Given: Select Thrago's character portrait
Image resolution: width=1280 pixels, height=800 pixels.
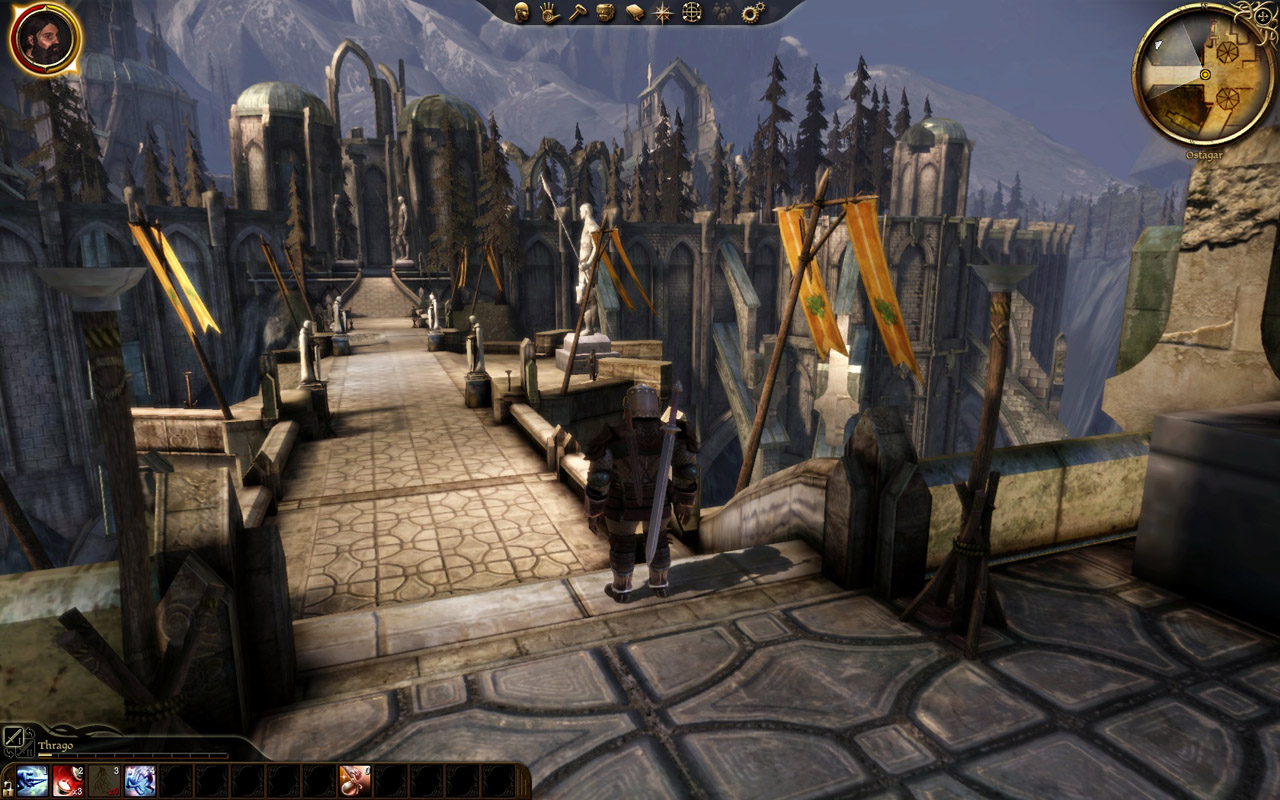Looking at the screenshot, I should (45, 39).
